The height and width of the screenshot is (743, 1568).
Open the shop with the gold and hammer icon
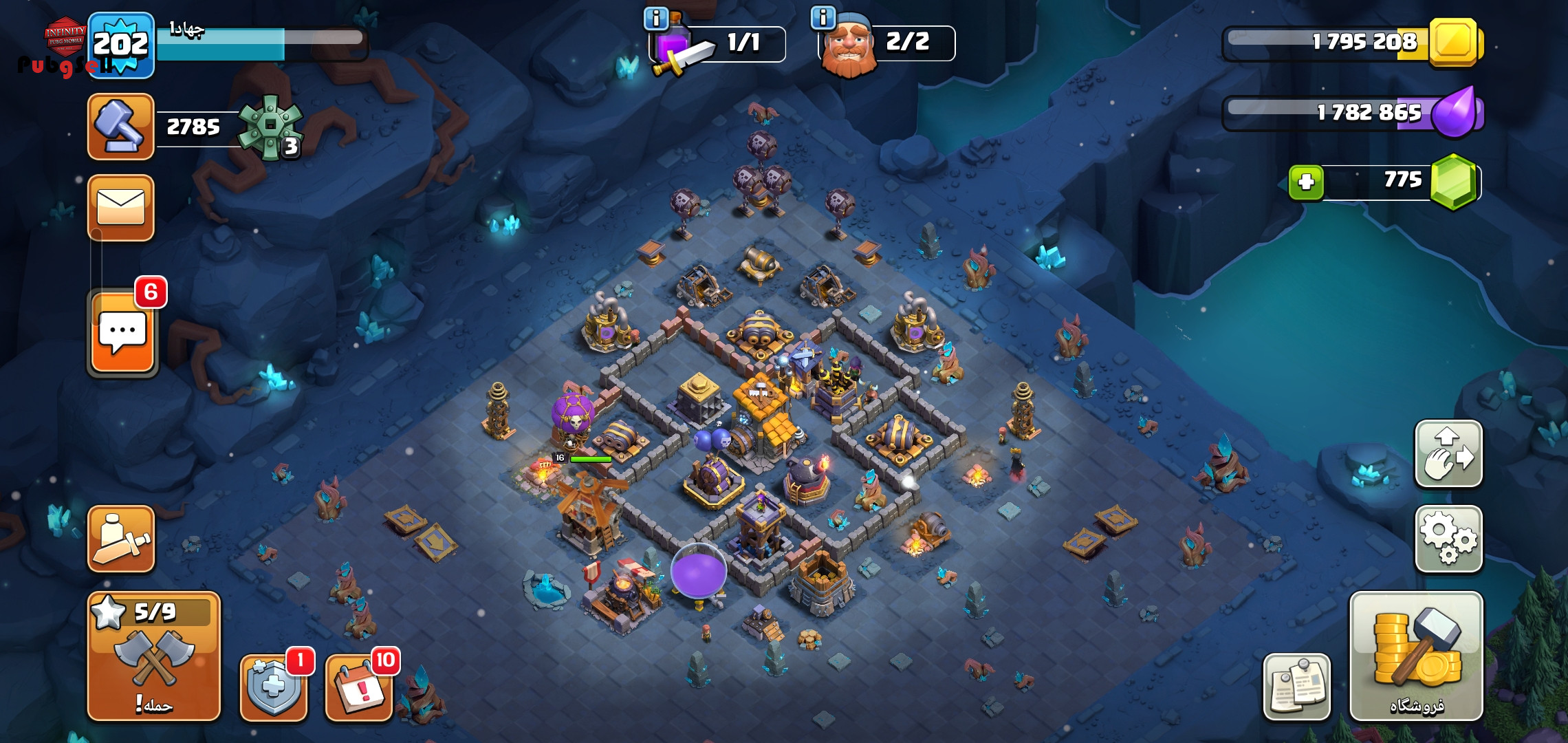(x=1415, y=656)
